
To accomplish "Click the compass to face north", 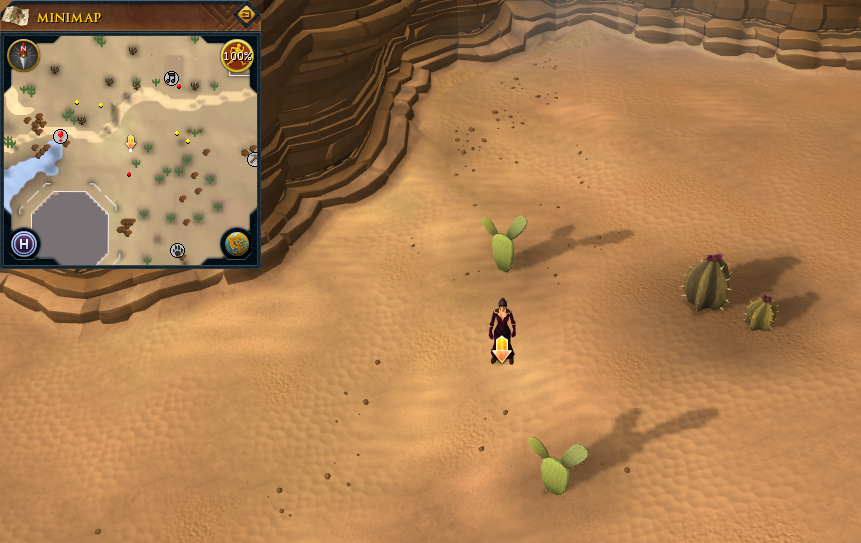I will point(23,55).
